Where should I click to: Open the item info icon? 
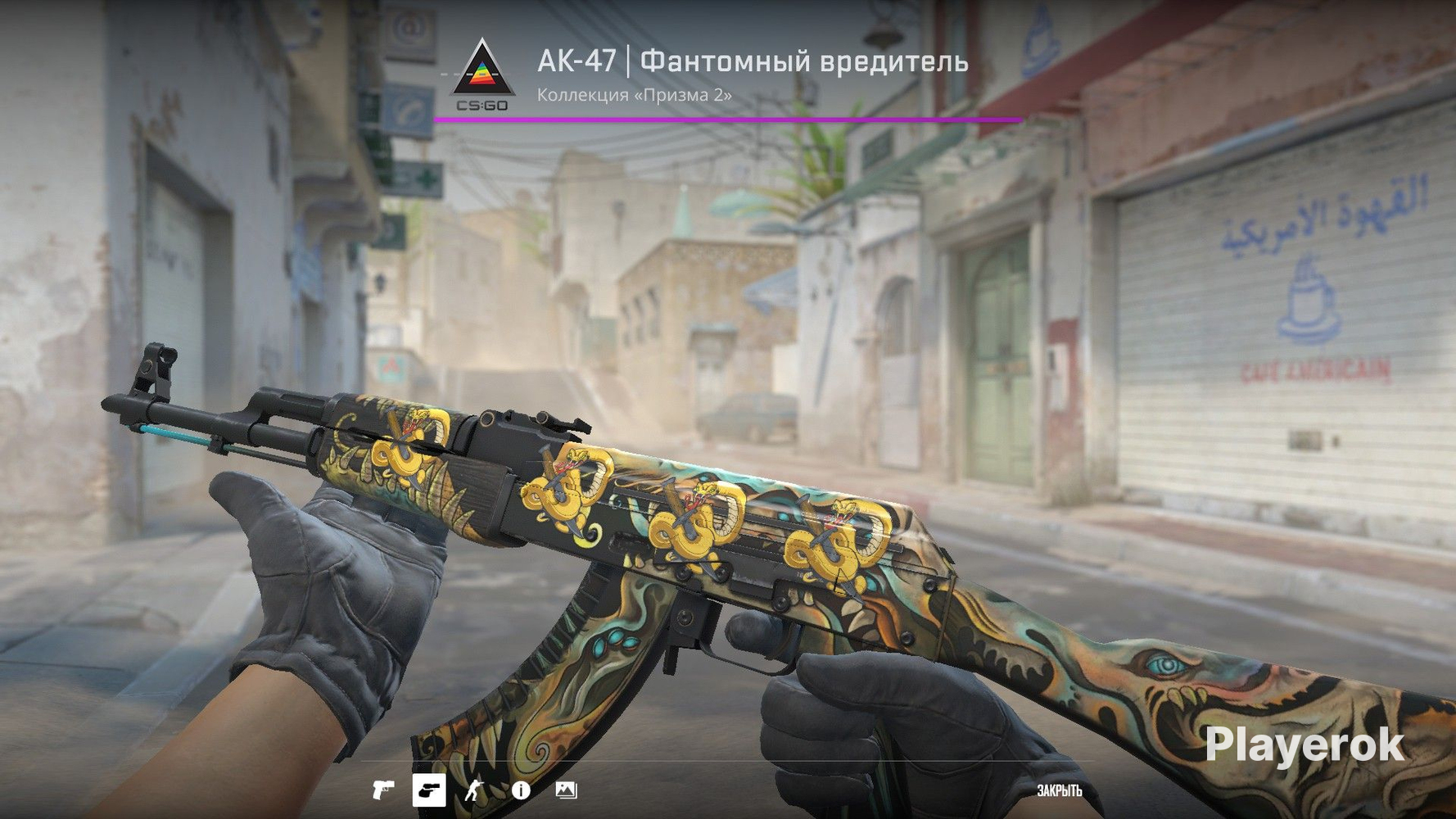pos(521,790)
